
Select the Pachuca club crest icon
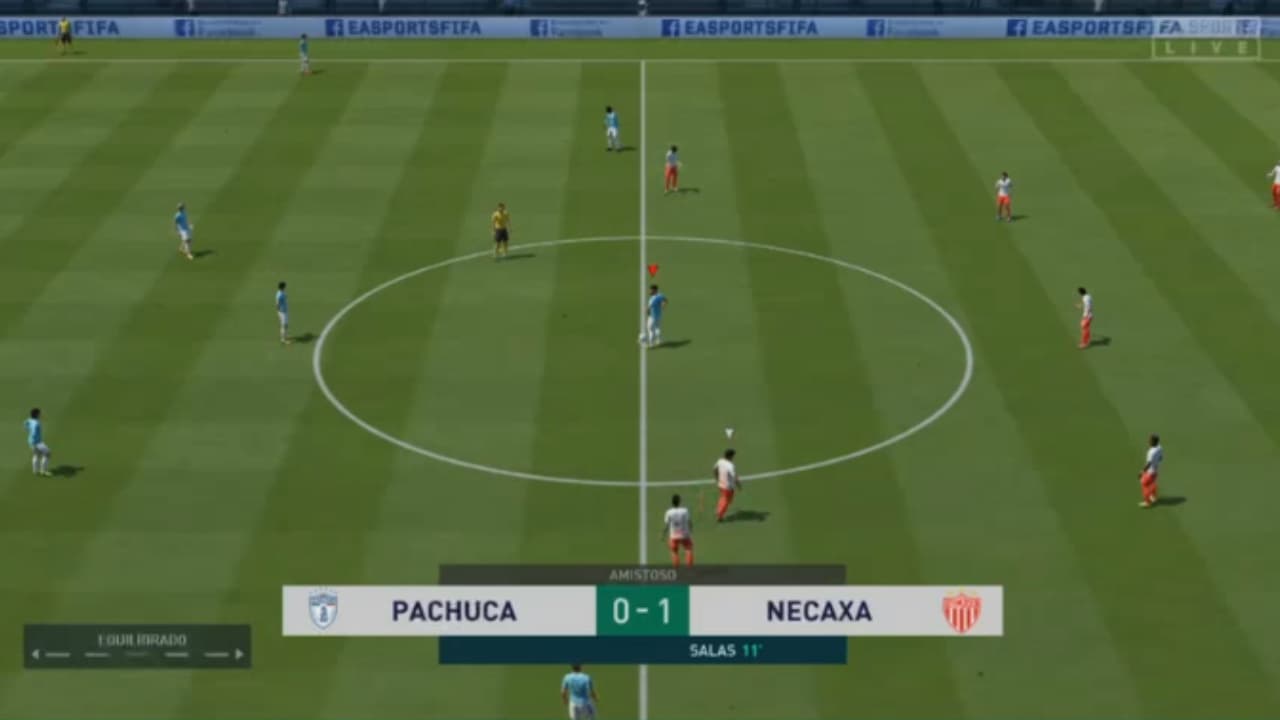pos(325,611)
